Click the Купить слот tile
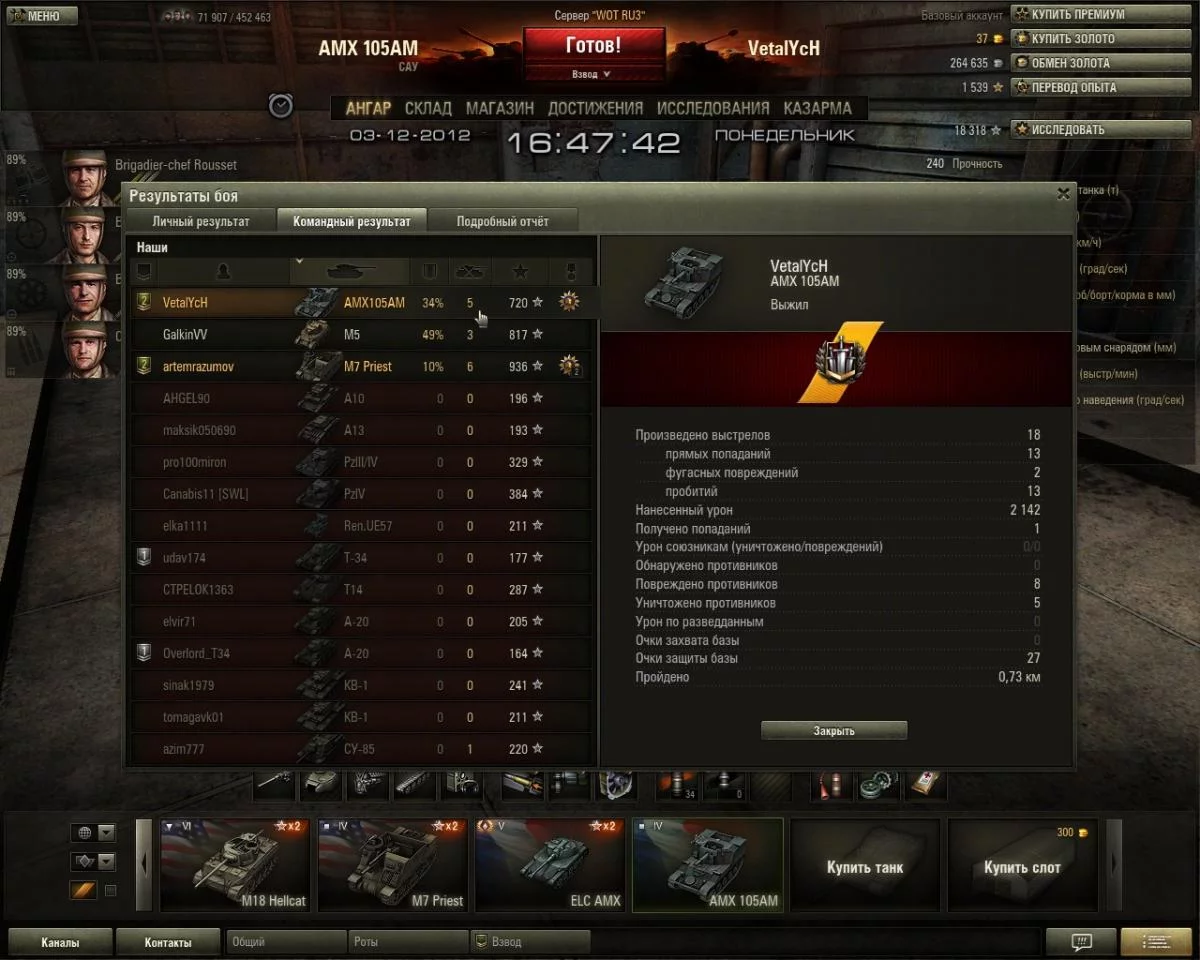This screenshot has height=960, width=1200. (x=1022, y=866)
